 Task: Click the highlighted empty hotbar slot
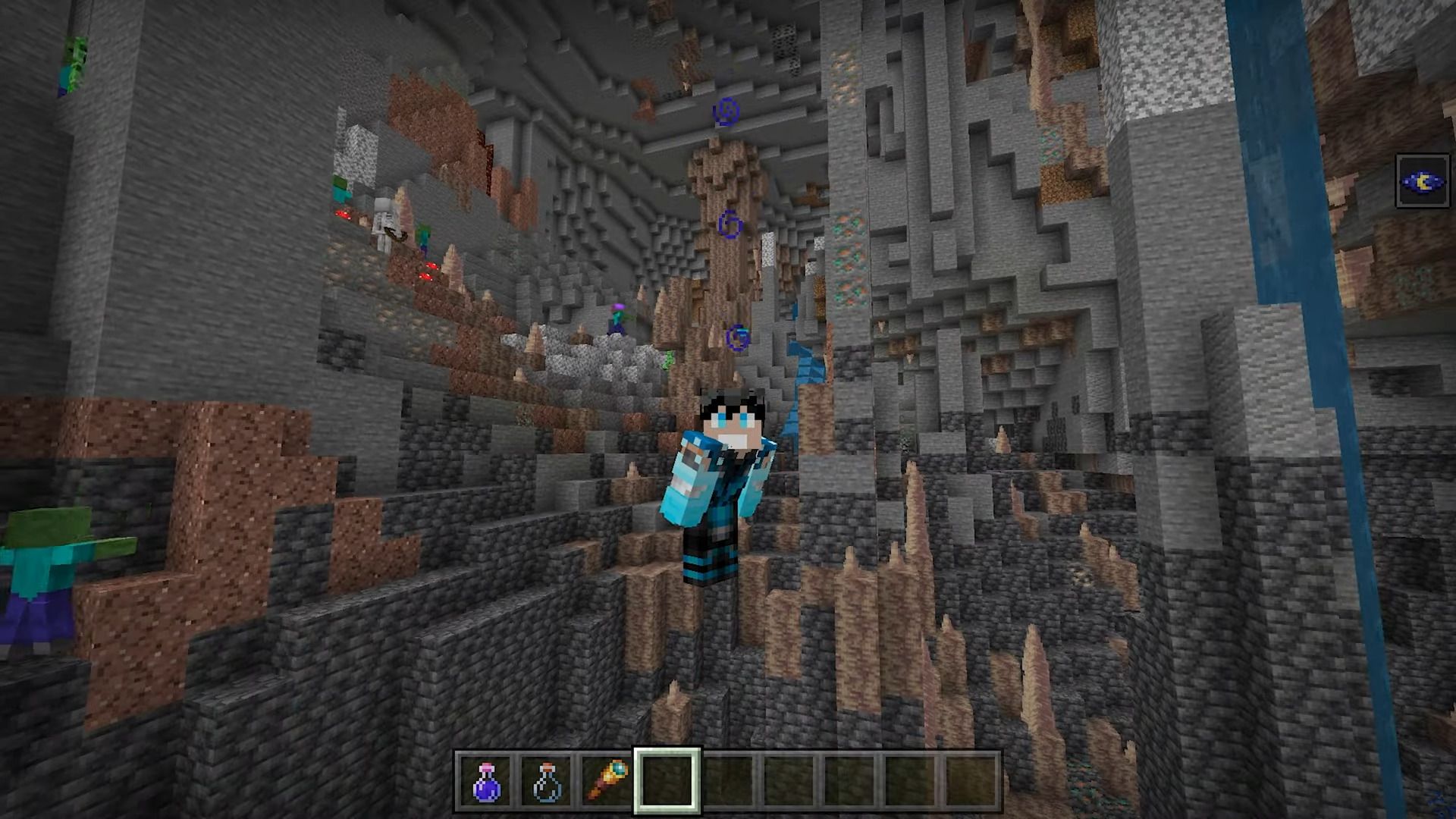[x=667, y=780]
